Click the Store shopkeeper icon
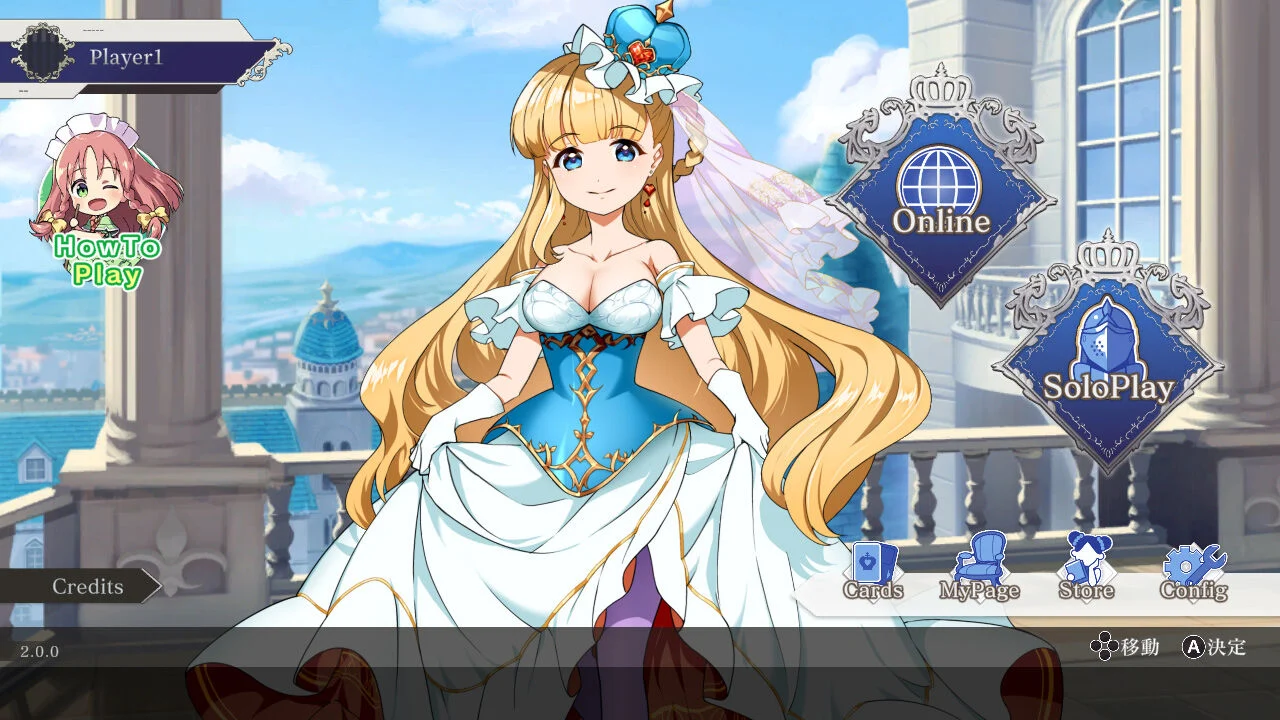 pos(1086,562)
